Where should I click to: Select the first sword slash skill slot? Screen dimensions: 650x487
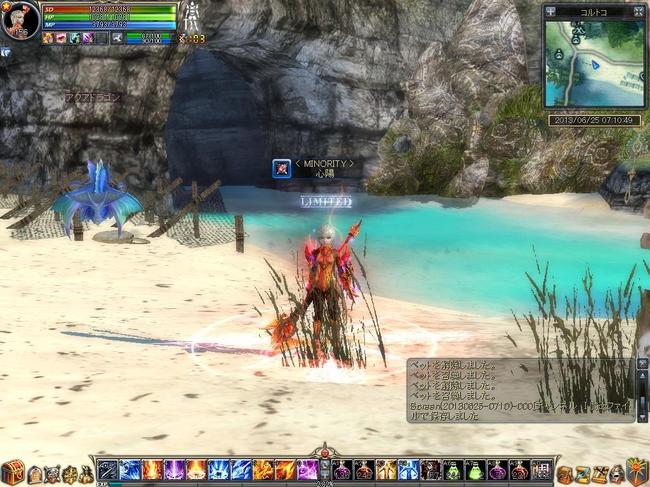click(x=108, y=470)
